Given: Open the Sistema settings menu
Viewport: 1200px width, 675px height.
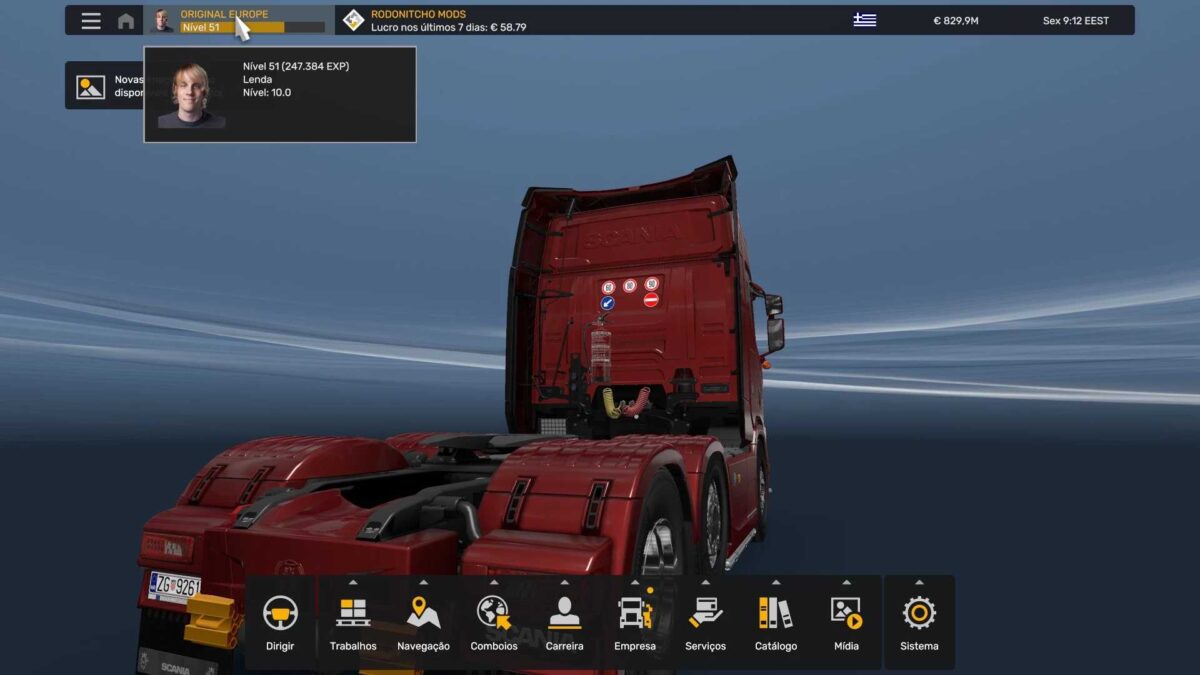Looking at the screenshot, I should click(919, 622).
